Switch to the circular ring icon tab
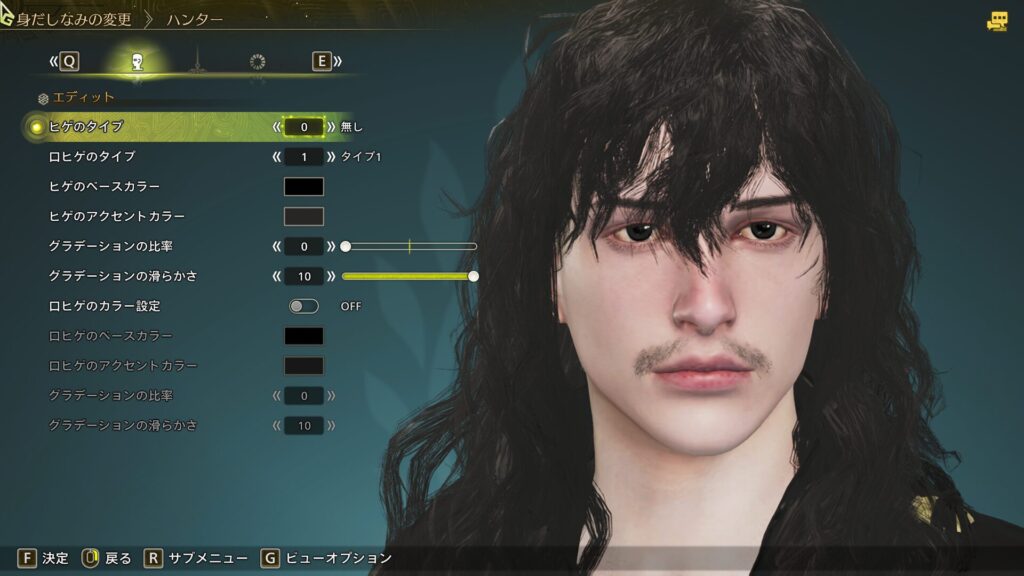Viewport: 1024px width, 576px height. coord(257,62)
